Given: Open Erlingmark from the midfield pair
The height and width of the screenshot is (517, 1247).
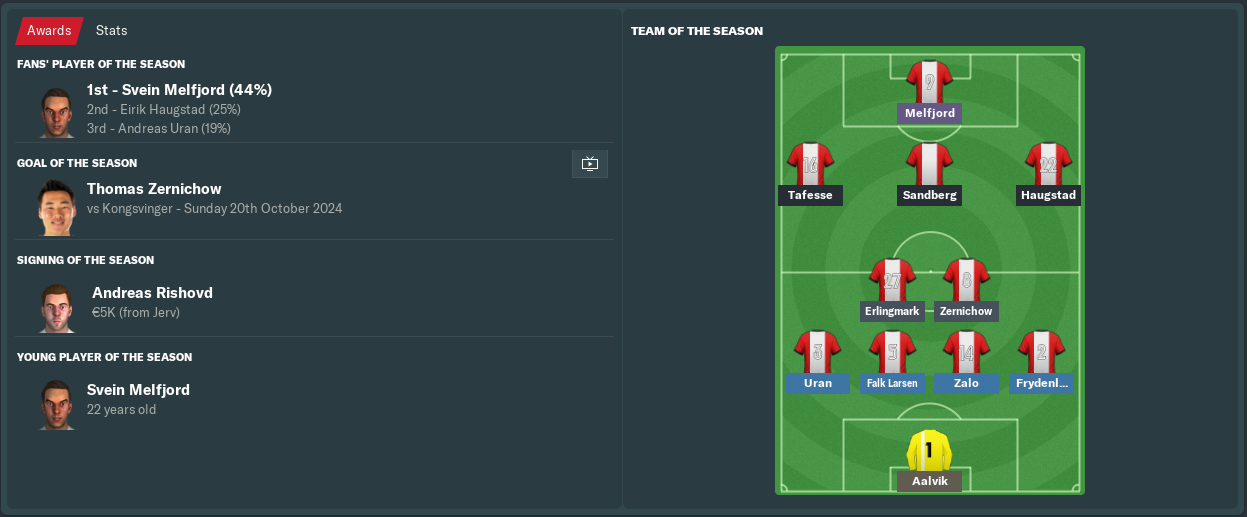Looking at the screenshot, I should (x=891, y=311).
